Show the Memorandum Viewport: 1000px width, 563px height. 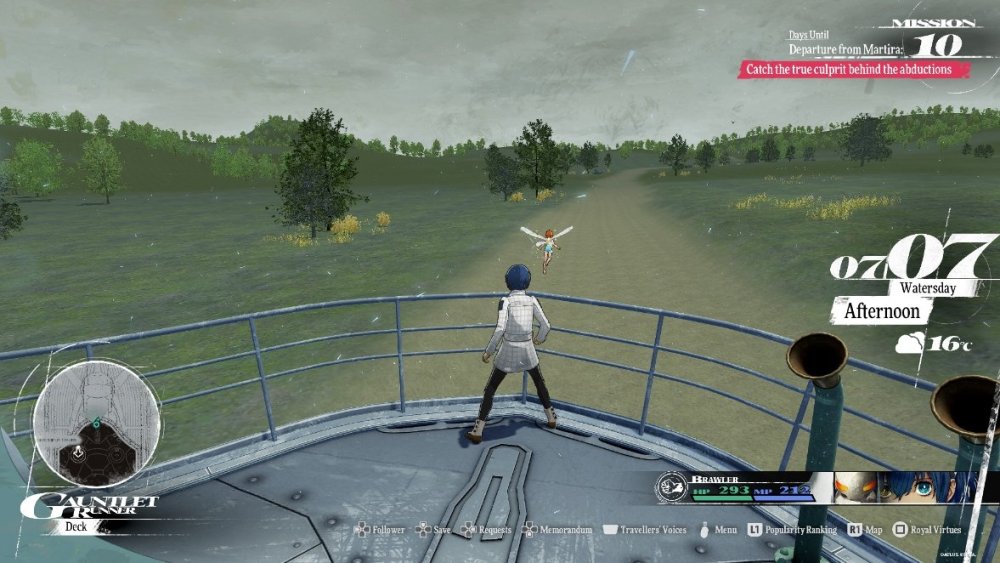[x=566, y=529]
